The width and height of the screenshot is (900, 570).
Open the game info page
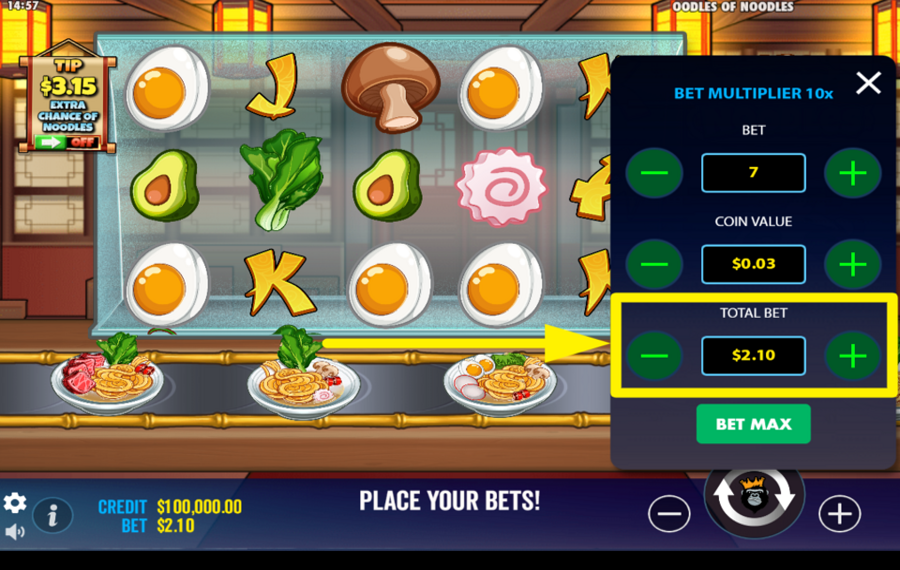click(x=53, y=515)
